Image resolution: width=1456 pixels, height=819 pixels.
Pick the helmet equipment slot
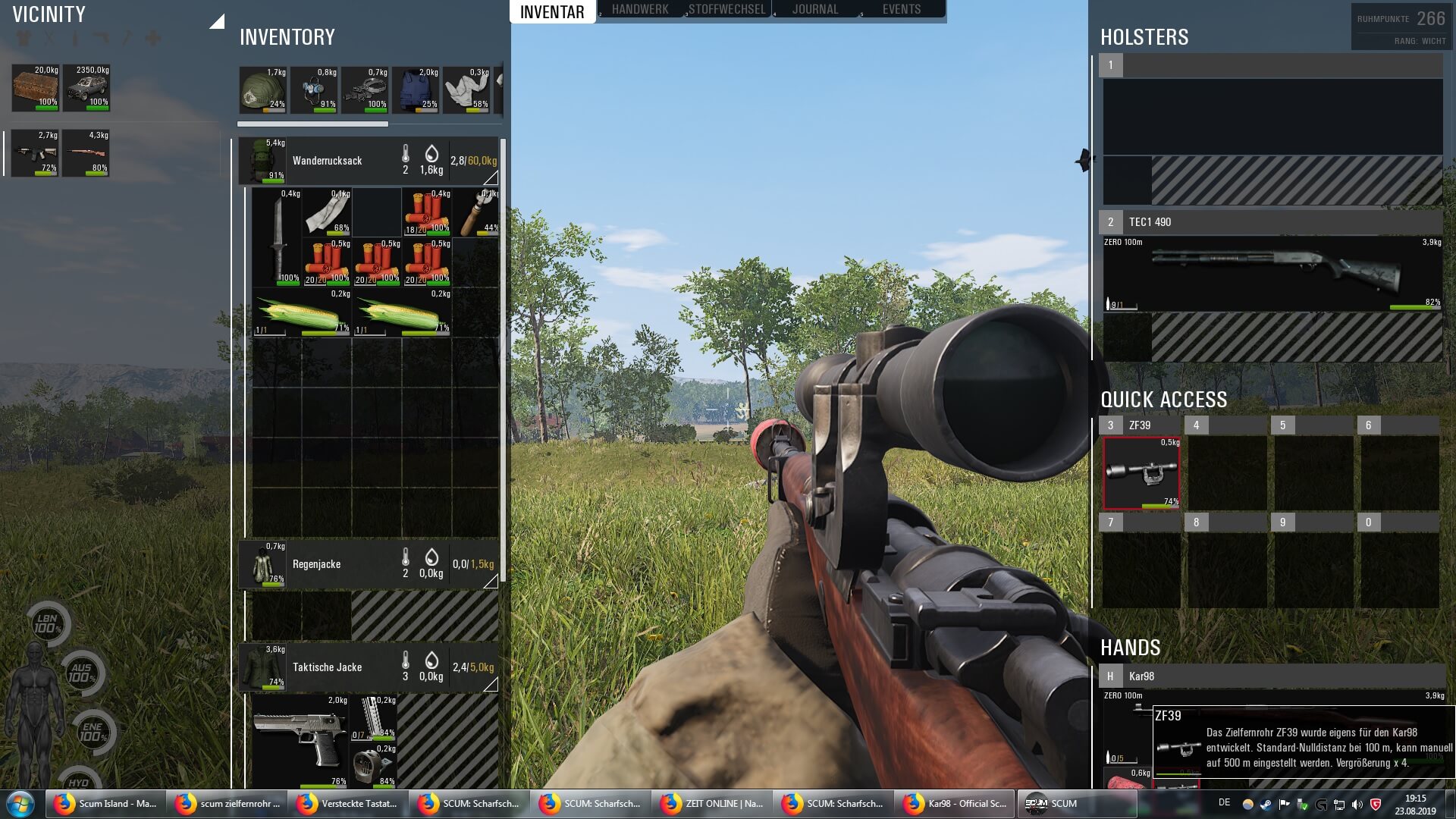(x=262, y=90)
